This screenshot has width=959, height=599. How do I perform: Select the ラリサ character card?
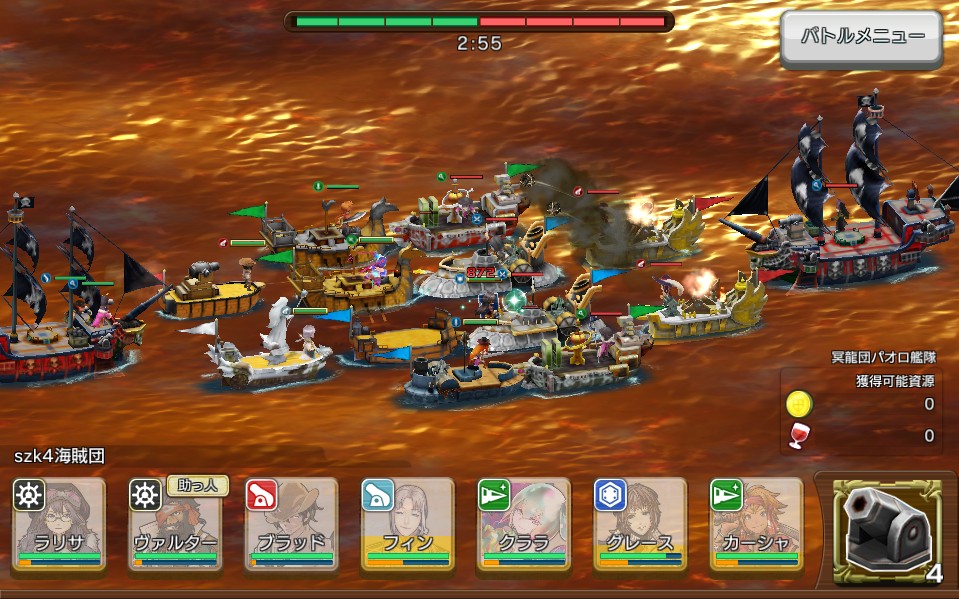click(59, 524)
